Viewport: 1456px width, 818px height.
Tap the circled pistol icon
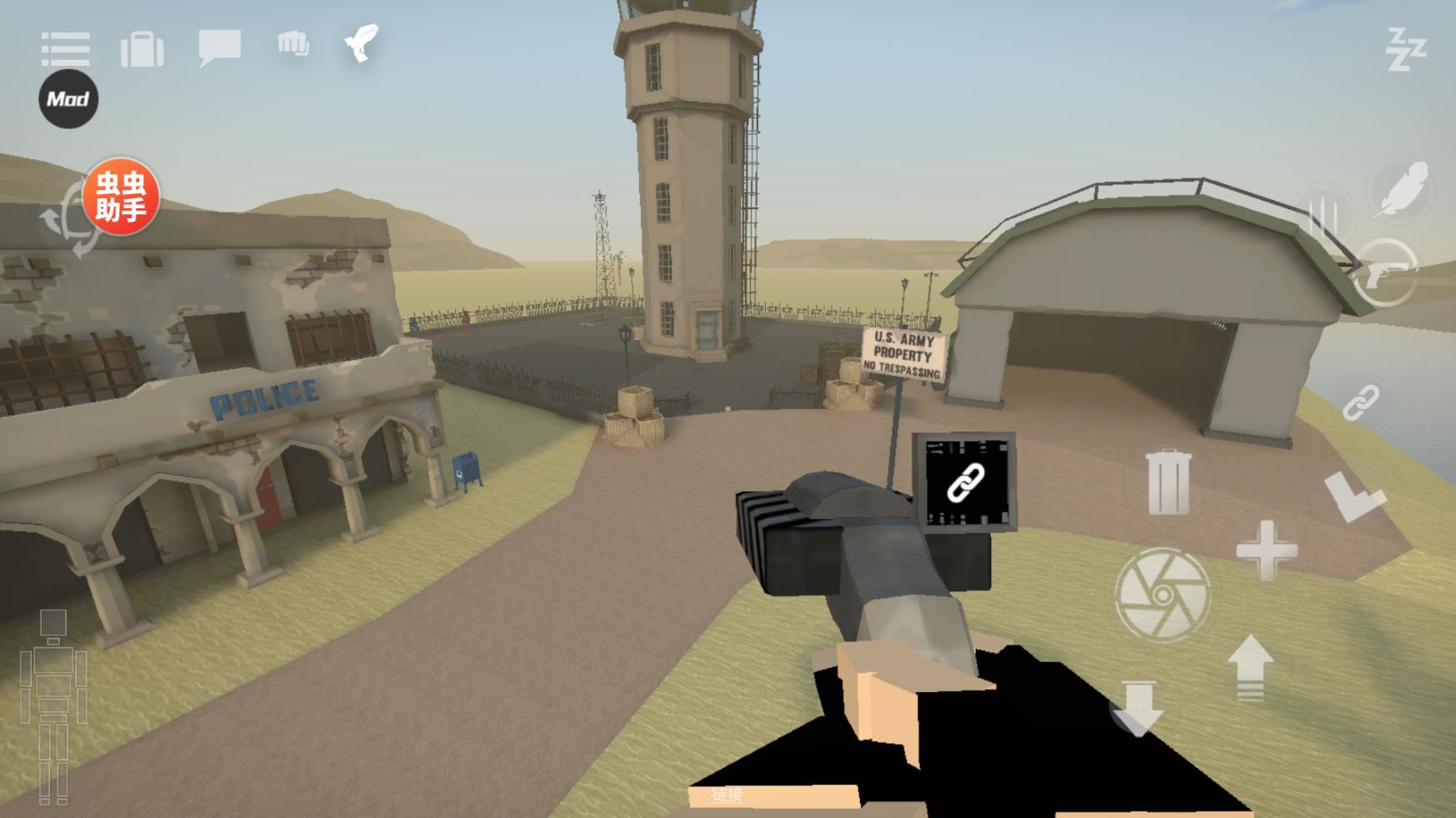(x=1386, y=272)
